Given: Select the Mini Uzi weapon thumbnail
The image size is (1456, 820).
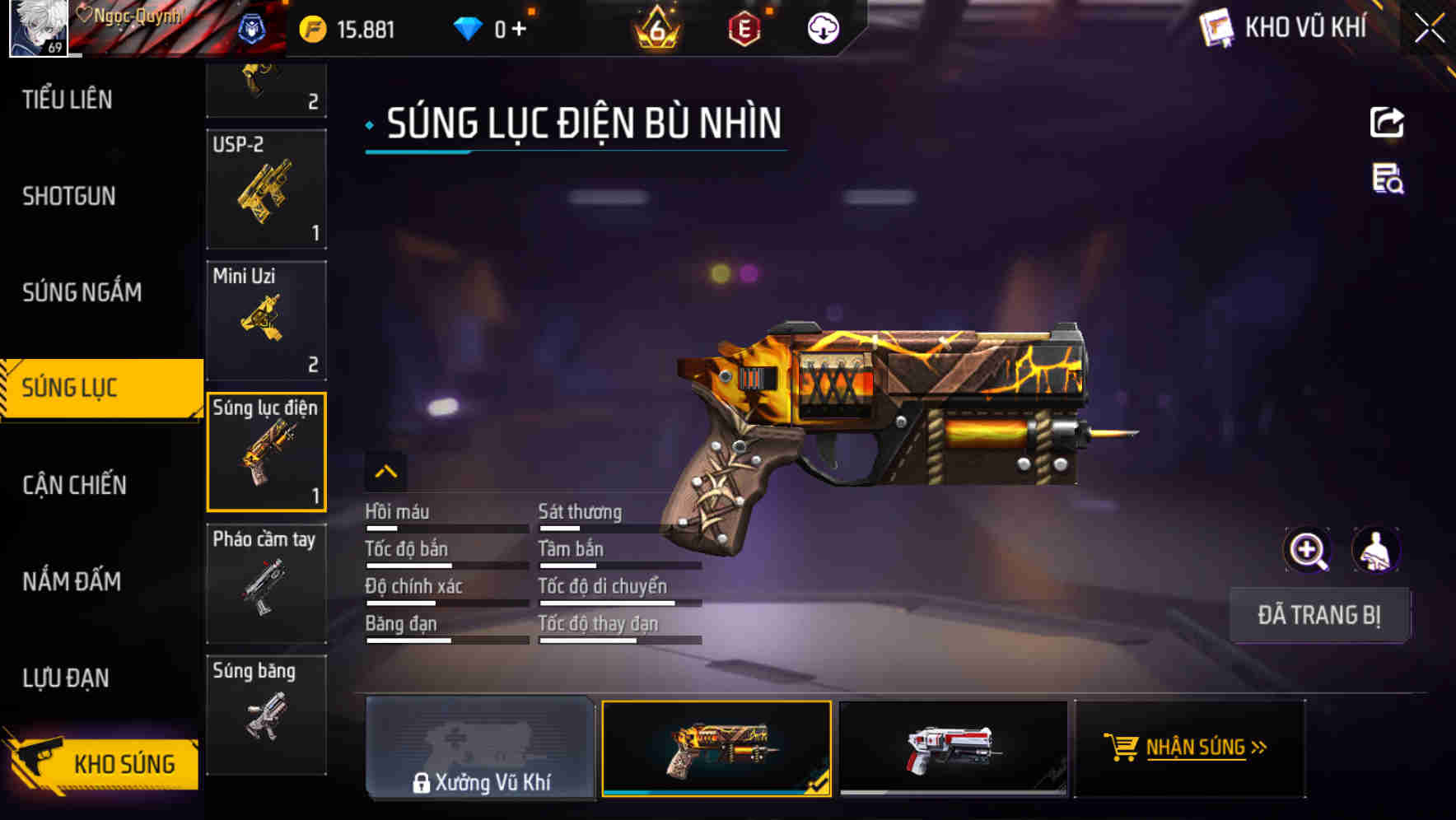Looking at the screenshot, I should (266, 319).
